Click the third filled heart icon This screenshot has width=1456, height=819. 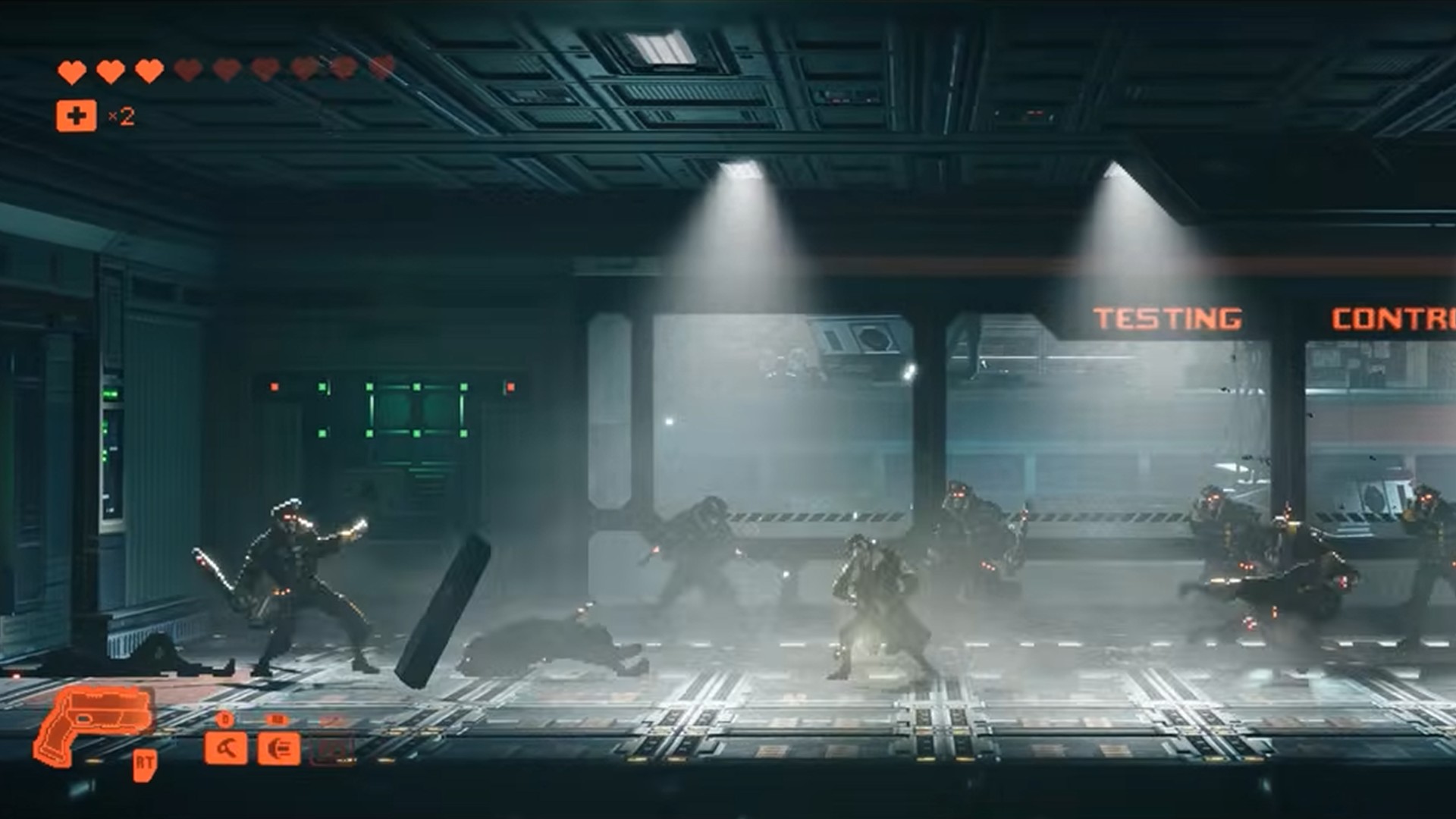(x=148, y=70)
